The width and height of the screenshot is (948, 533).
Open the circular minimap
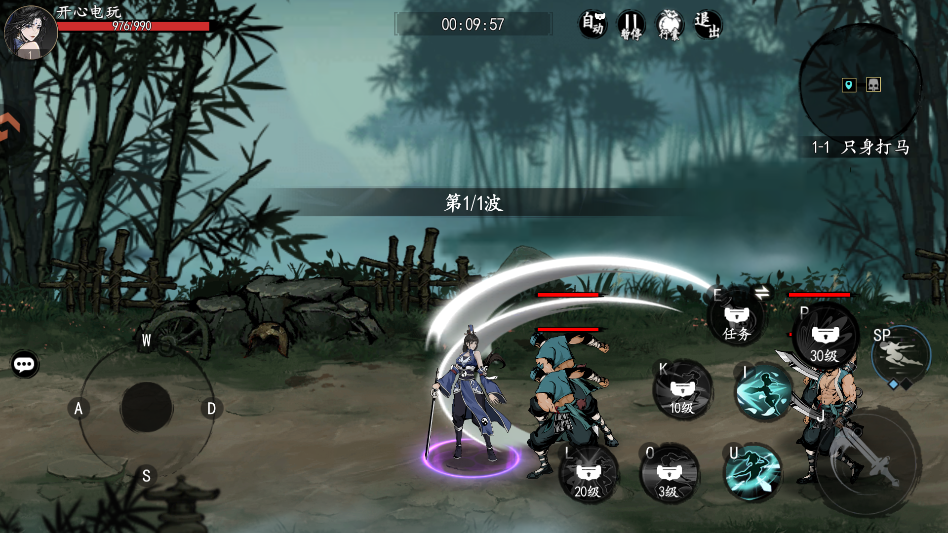coord(860,85)
